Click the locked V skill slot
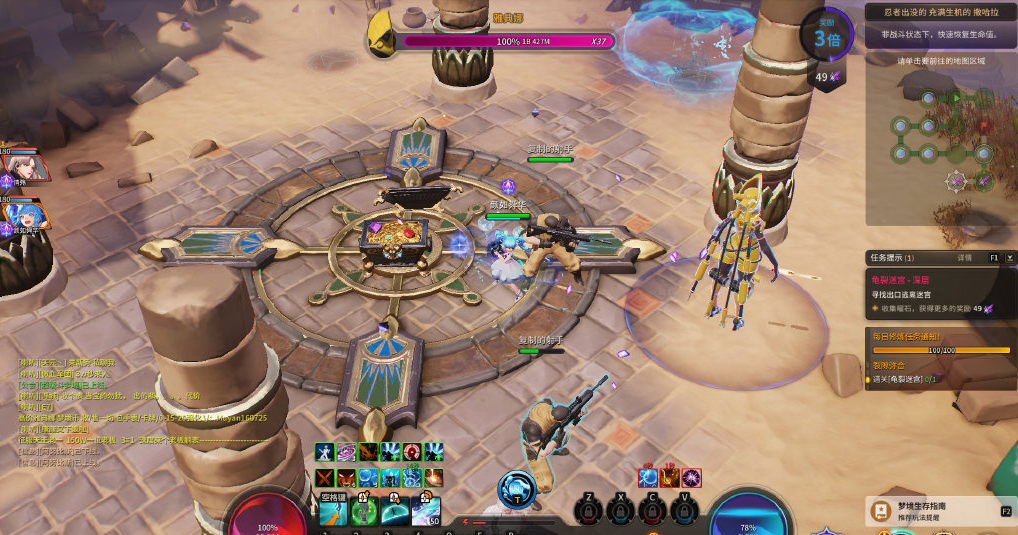Screen dimensions: 1018x535 (684, 511)
